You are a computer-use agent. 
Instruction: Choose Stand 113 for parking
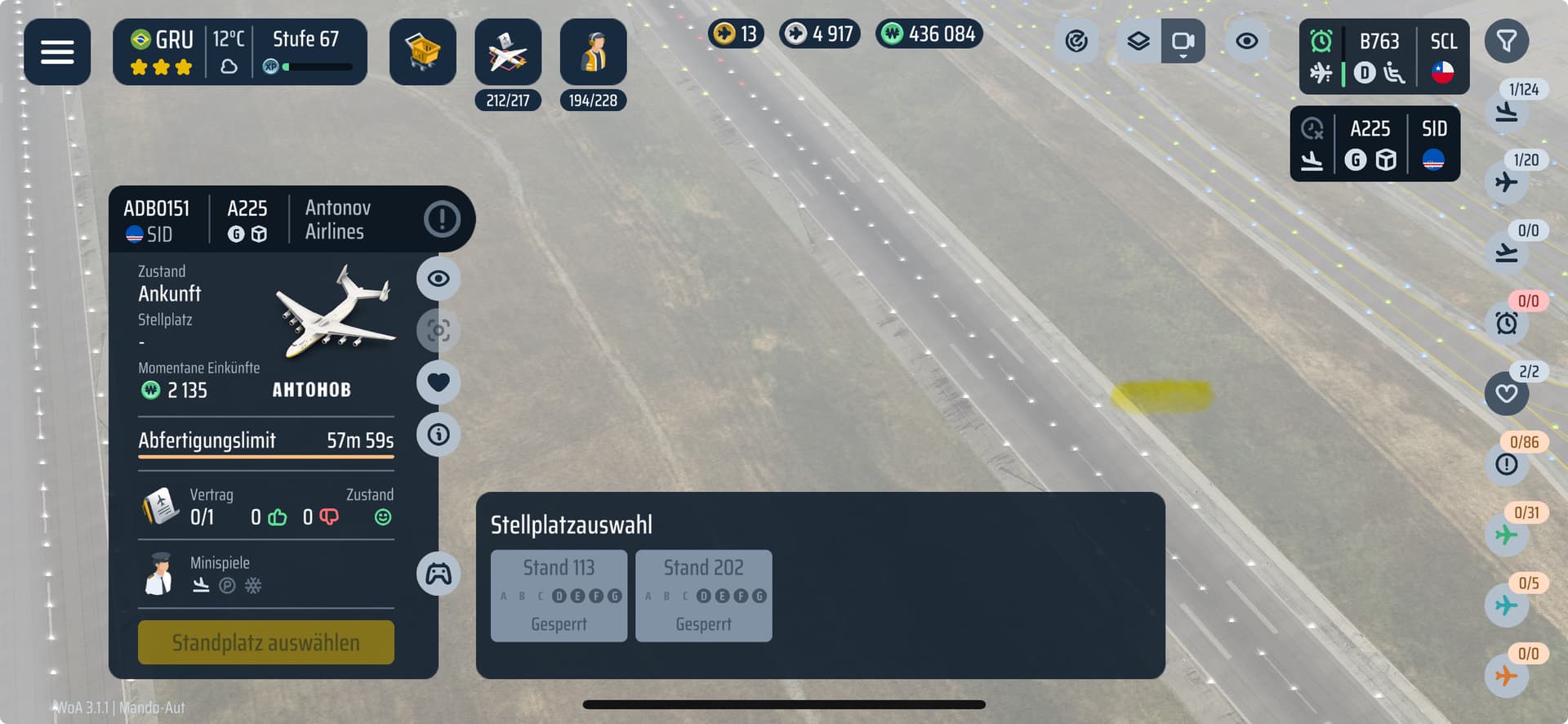[559, 596]
